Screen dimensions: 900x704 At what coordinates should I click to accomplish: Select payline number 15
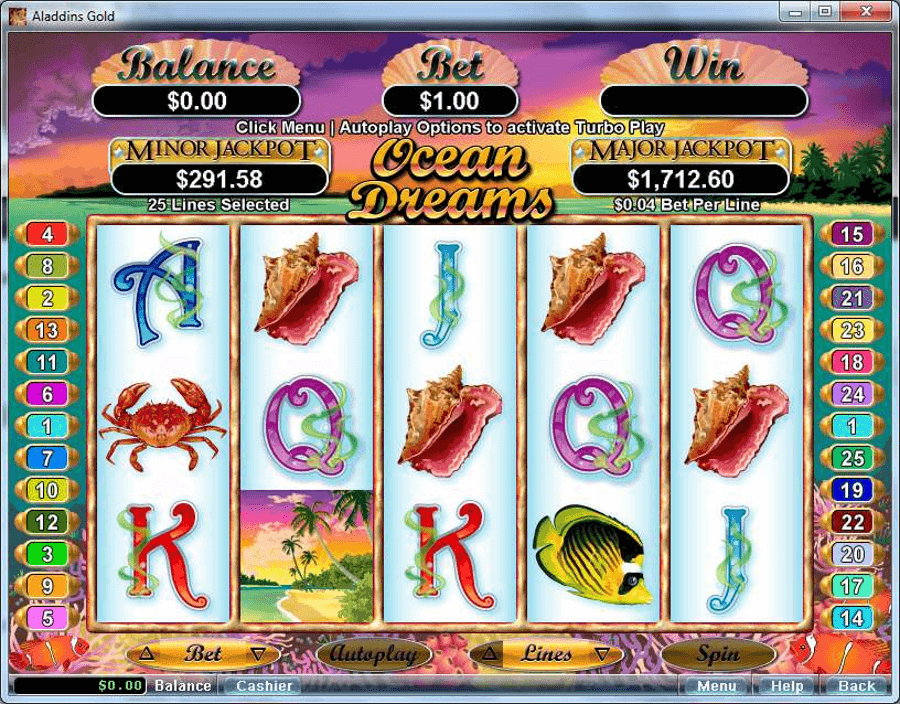pos(852,234)
